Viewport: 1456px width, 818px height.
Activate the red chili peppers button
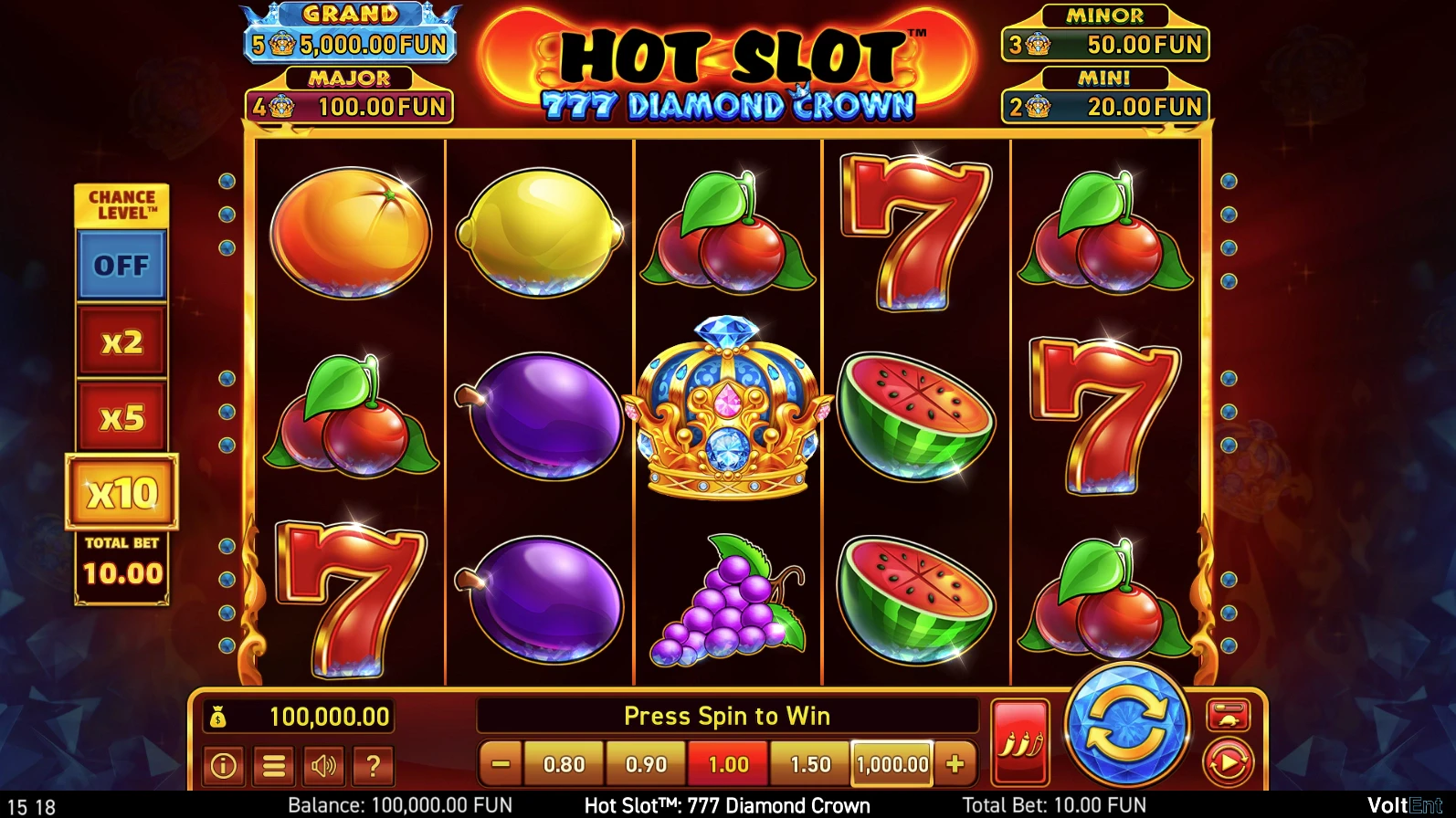[1020, 743]
